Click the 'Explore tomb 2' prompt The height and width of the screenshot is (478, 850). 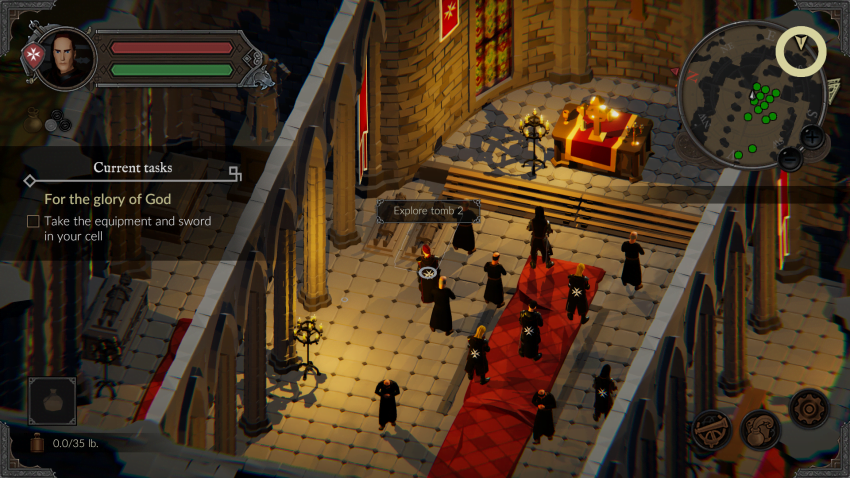(428, 211)
